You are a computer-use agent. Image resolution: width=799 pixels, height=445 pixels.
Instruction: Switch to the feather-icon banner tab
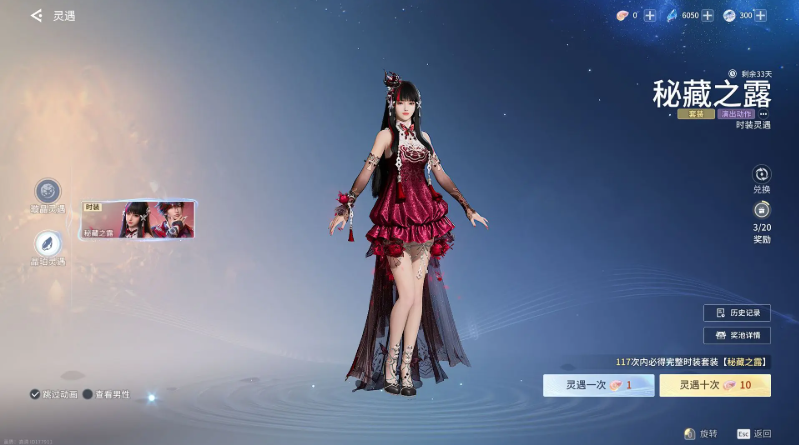[x=47, y=243]
